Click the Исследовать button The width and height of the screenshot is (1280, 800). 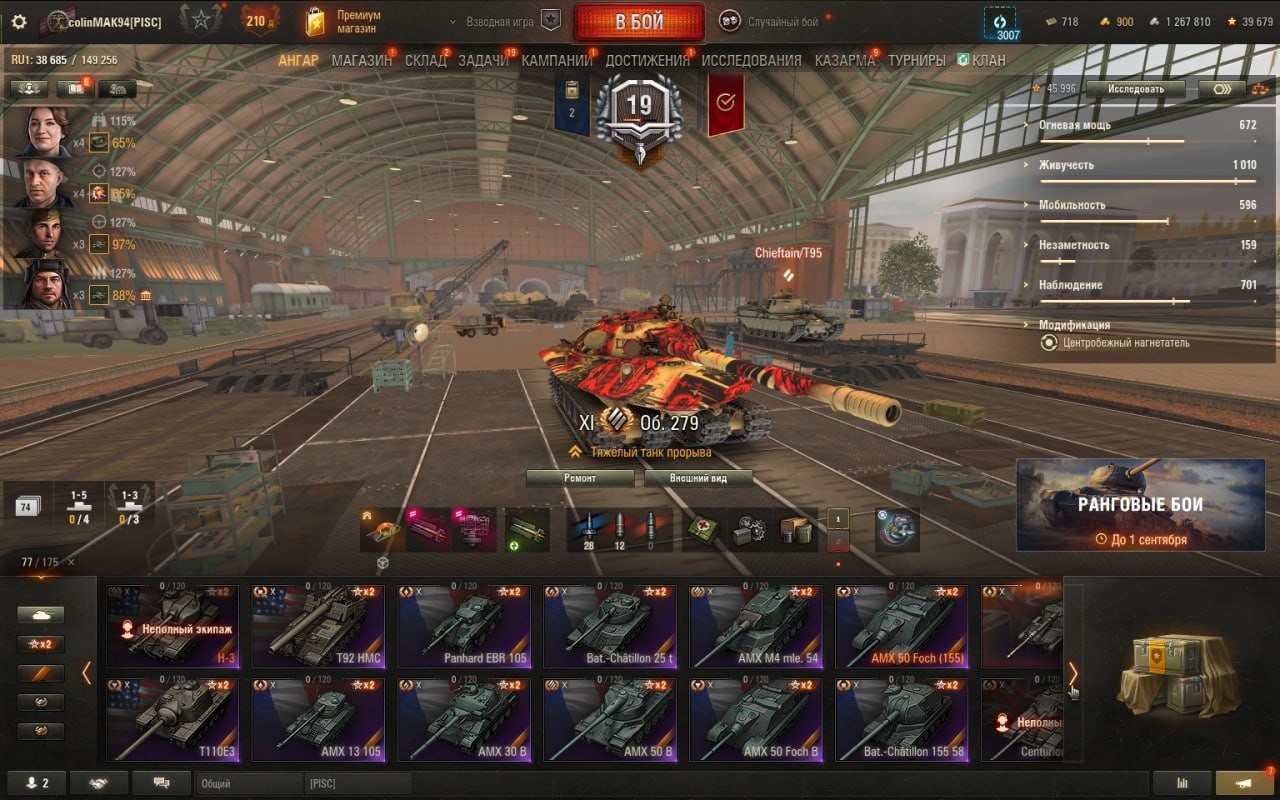point(1135,88)
